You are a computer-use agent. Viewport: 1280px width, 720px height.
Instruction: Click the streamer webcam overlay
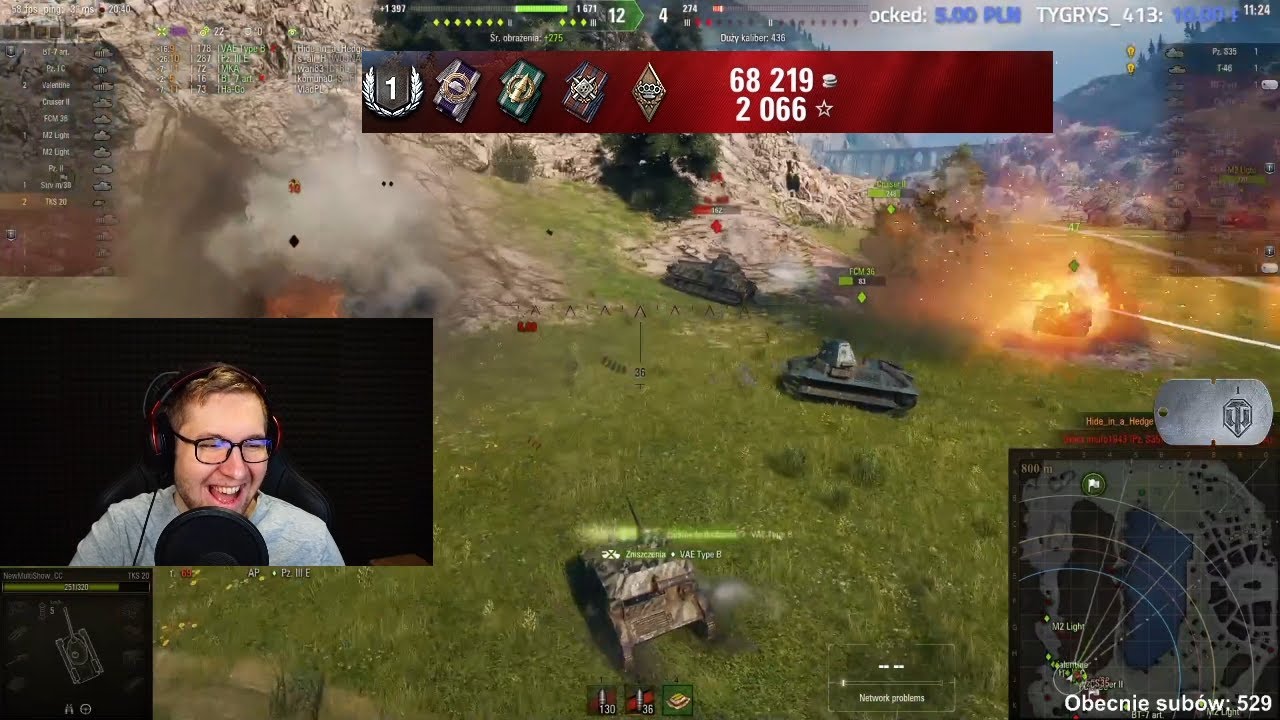(x=216, y=442)
